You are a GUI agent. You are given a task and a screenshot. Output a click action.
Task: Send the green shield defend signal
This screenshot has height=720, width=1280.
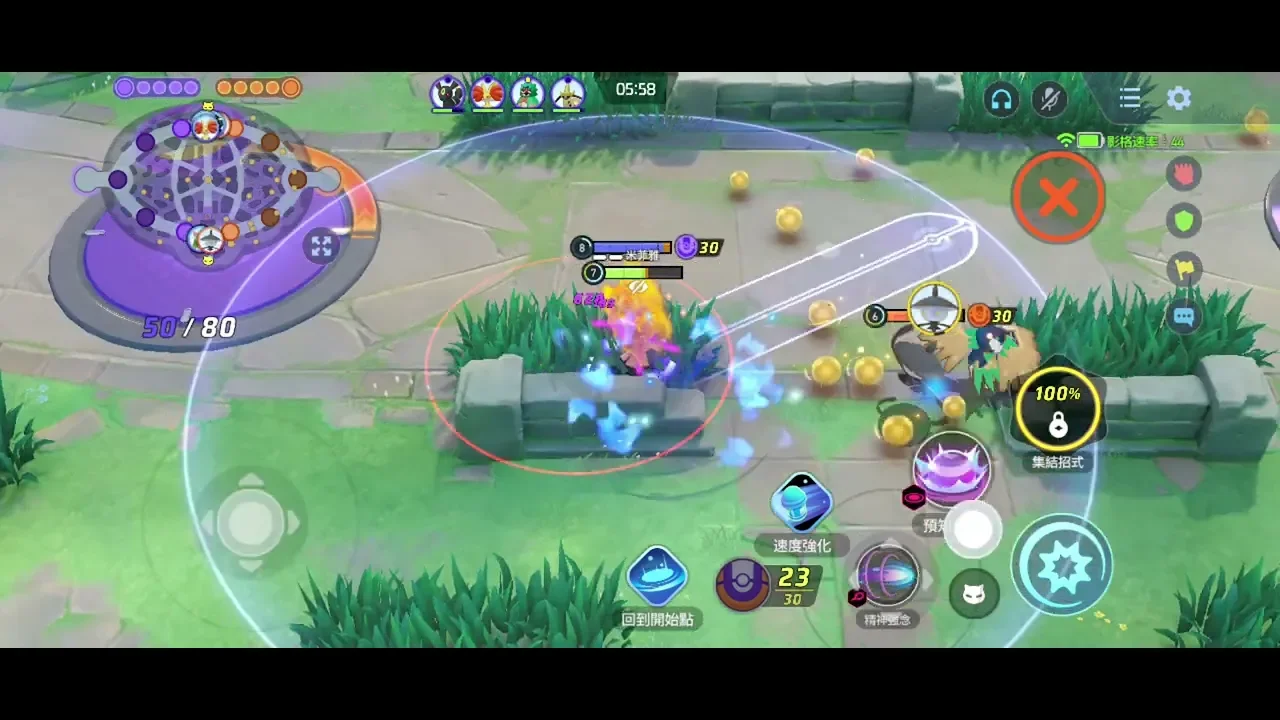tap(1185, 220)
